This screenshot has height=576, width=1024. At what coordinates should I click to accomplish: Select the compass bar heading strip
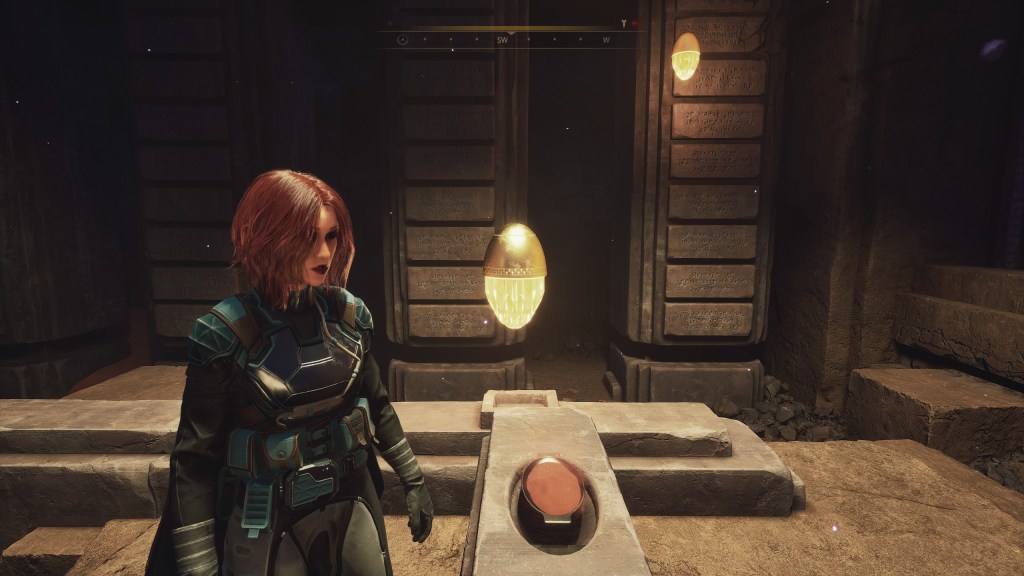click(512, 40)
